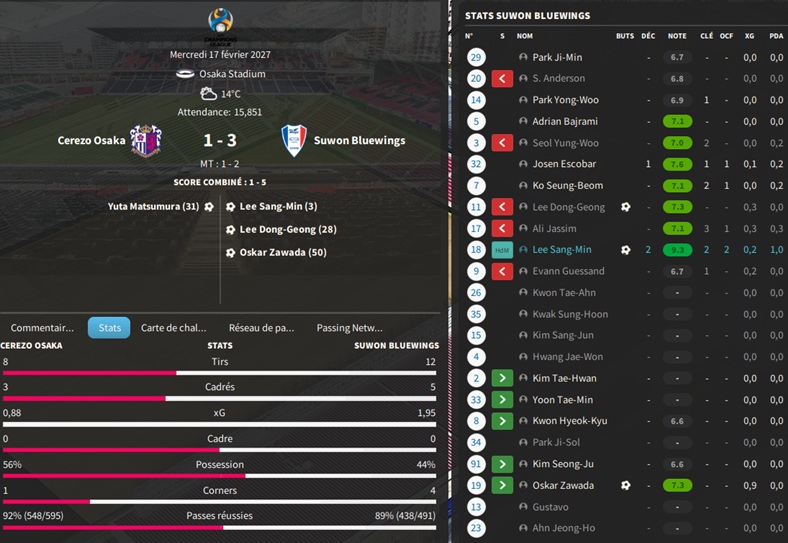View goalscorer Yuta Matsumura's profile
Screen dimensions: 788x543
(x=154, y=207)
